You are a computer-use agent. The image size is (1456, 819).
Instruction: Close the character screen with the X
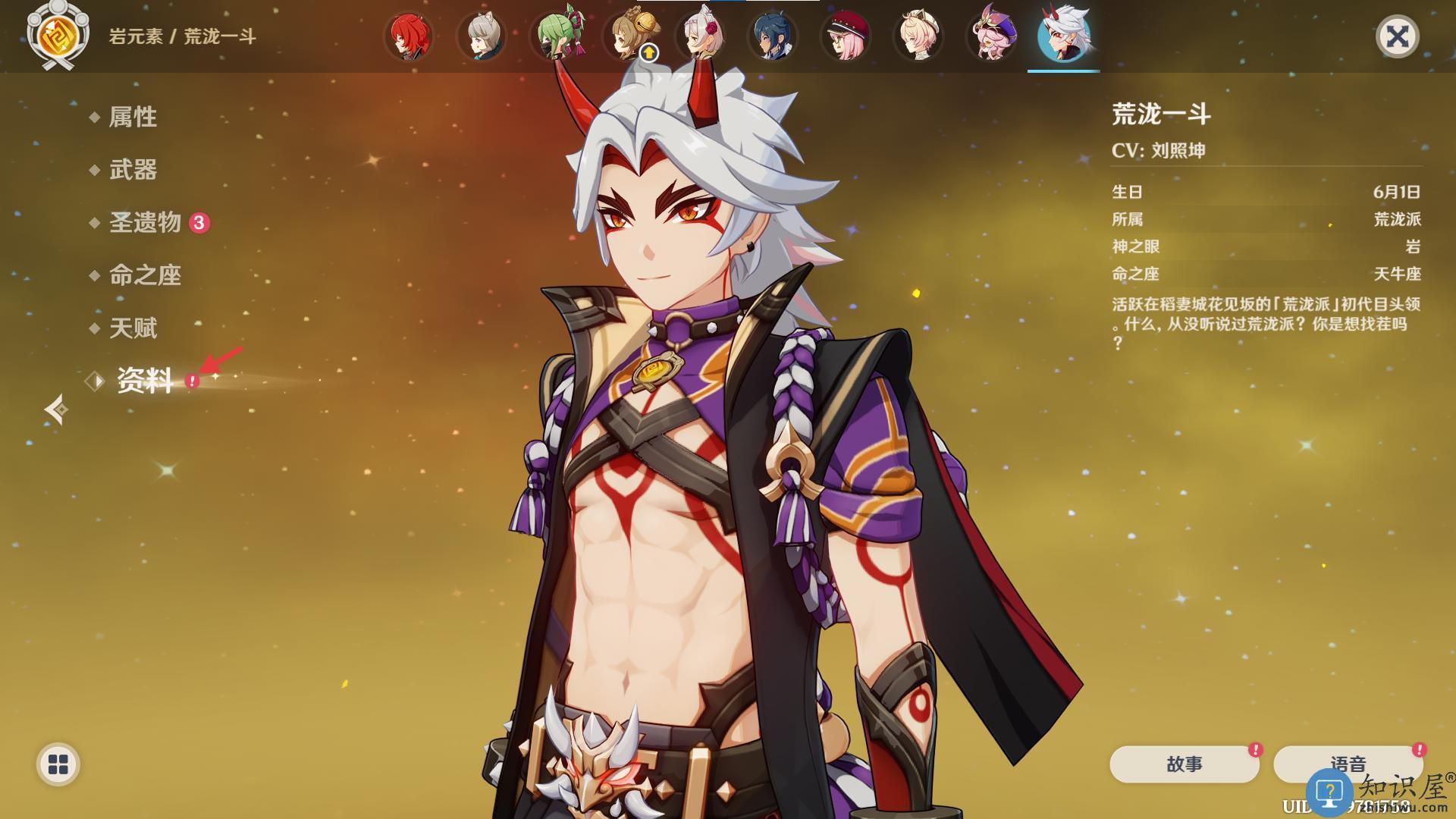point(1397,36)
